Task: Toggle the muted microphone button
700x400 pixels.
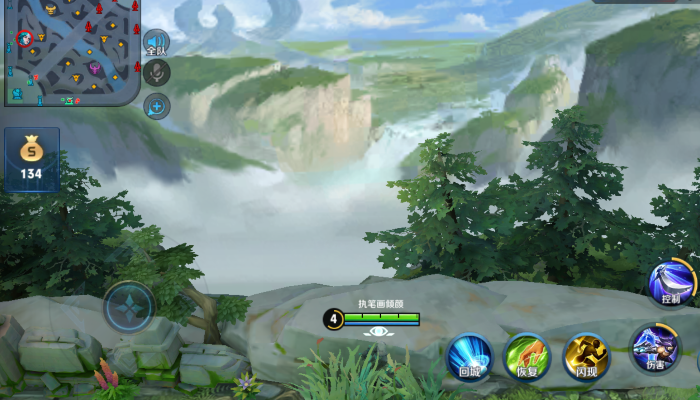Action: (156, 72)
